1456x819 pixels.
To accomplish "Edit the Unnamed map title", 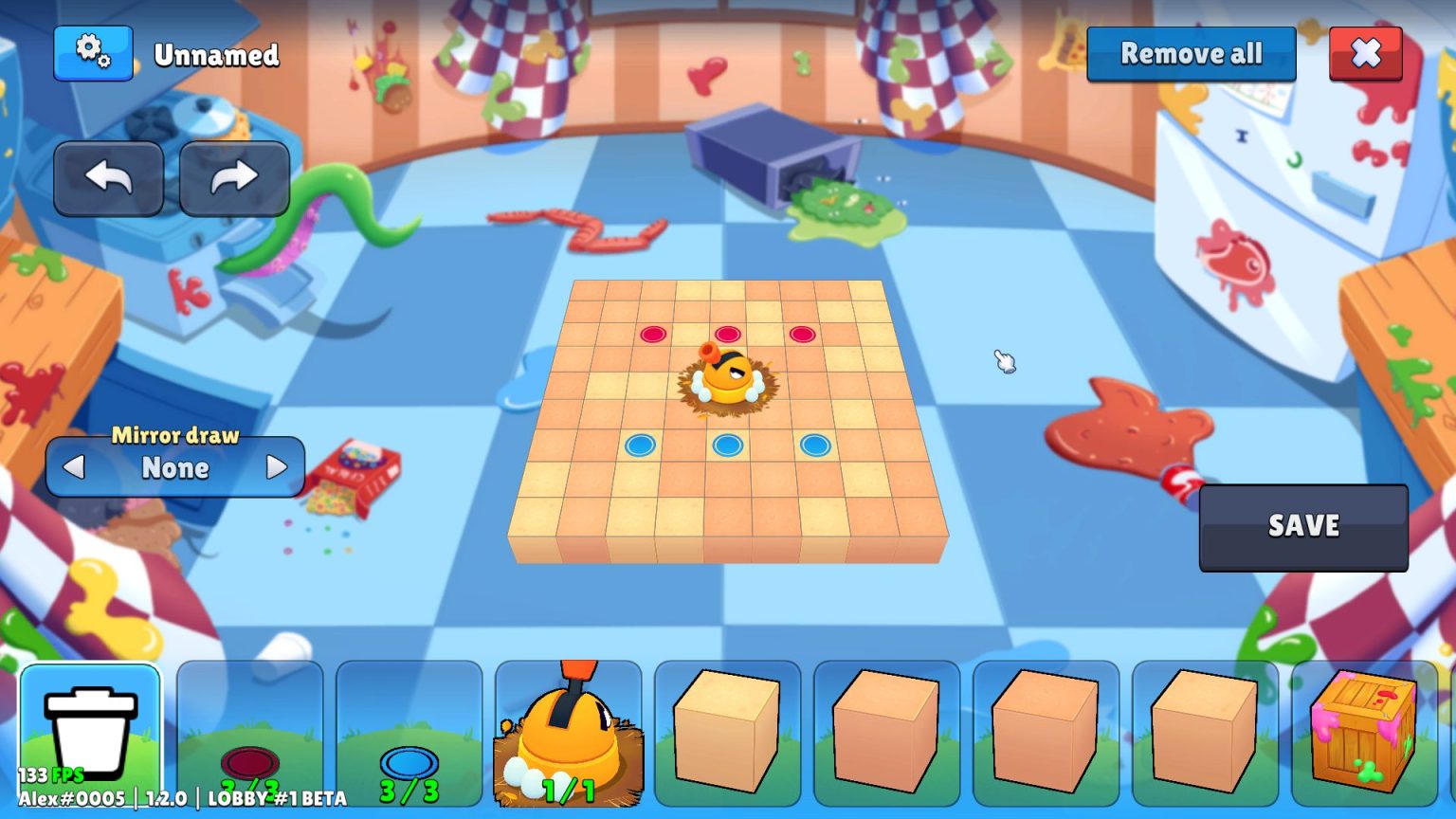I will coord(216,55).
